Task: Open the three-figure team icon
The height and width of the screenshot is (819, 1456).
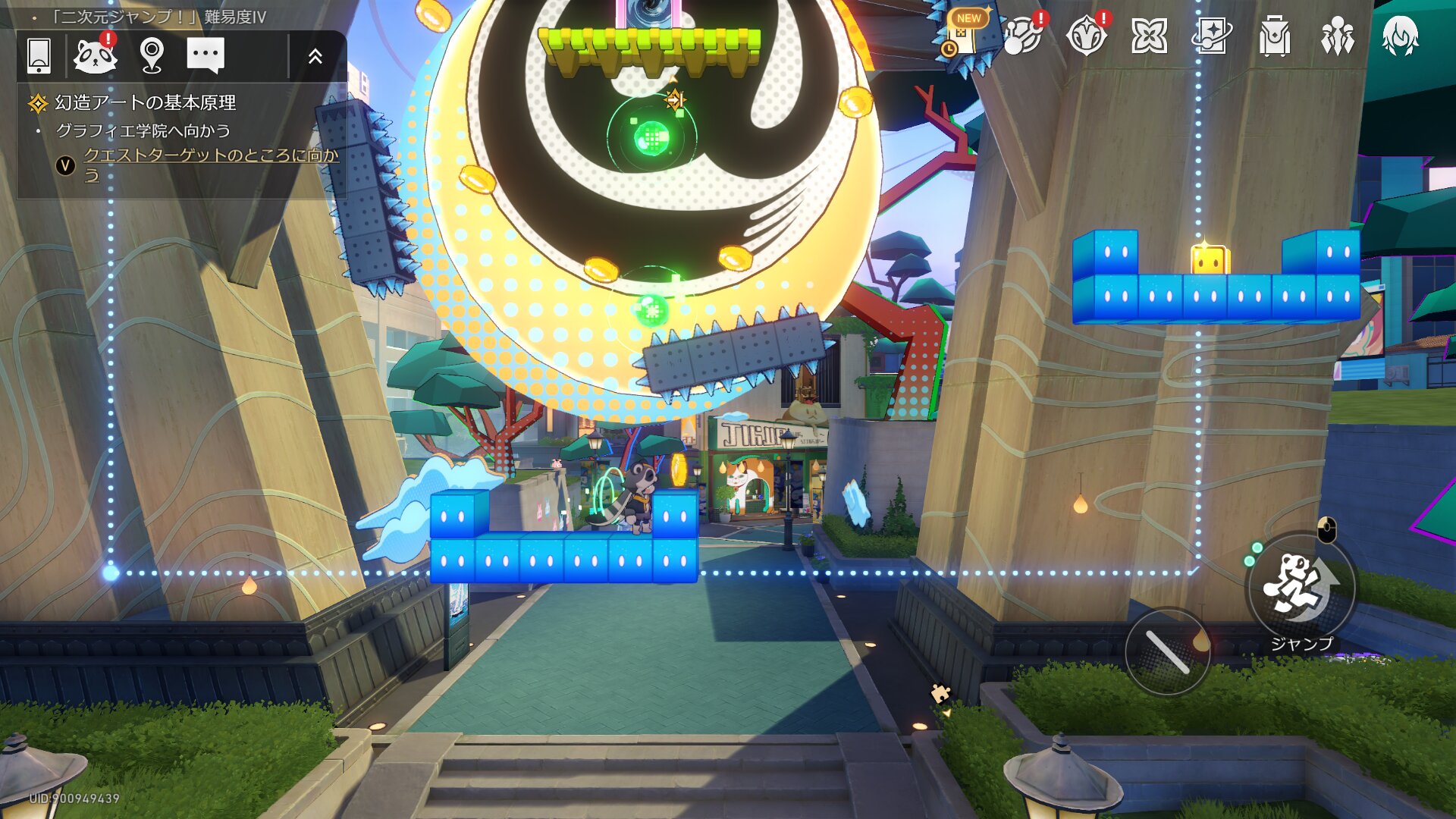Action: click(1337, 36)
